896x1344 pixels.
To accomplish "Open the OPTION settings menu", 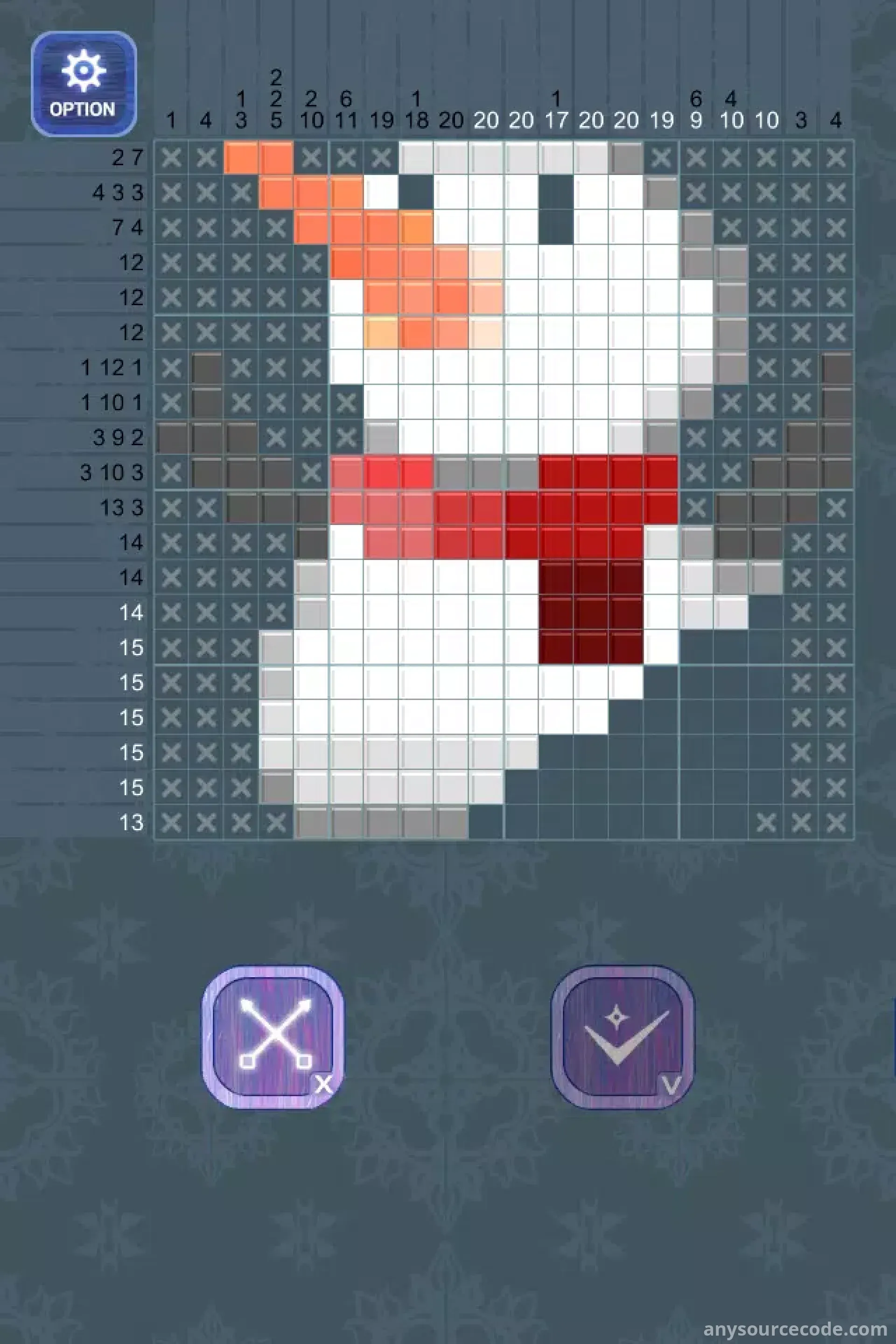I will [x=84, y=84].
